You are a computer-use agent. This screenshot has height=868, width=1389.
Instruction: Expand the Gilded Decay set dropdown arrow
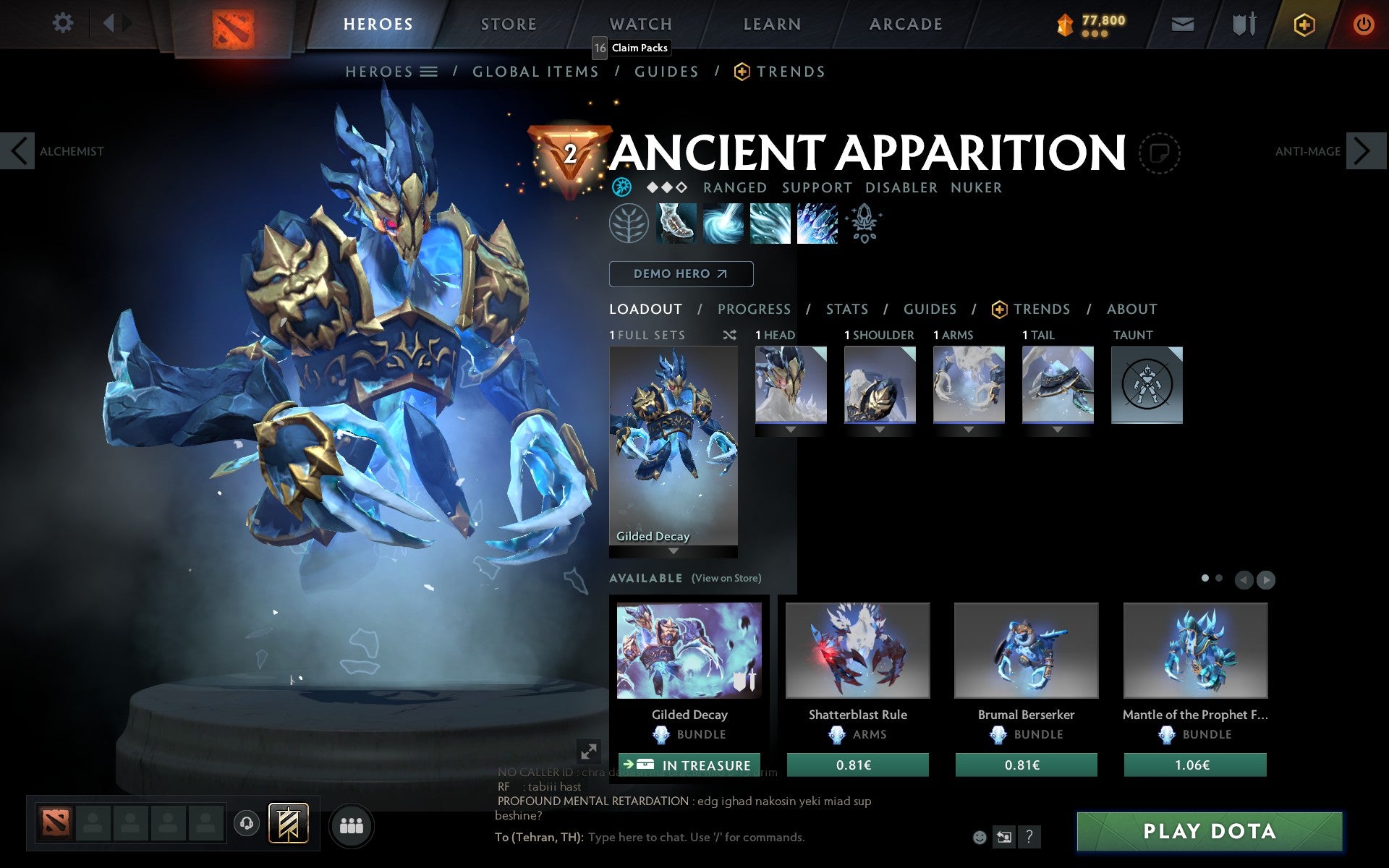(673, 550)
